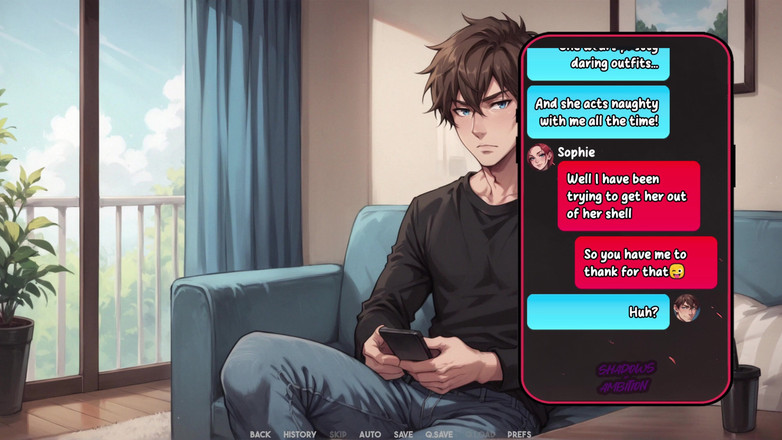Open the Save game menu
Image resolution: width=782 pixels, height=440 pixels.
403,434
